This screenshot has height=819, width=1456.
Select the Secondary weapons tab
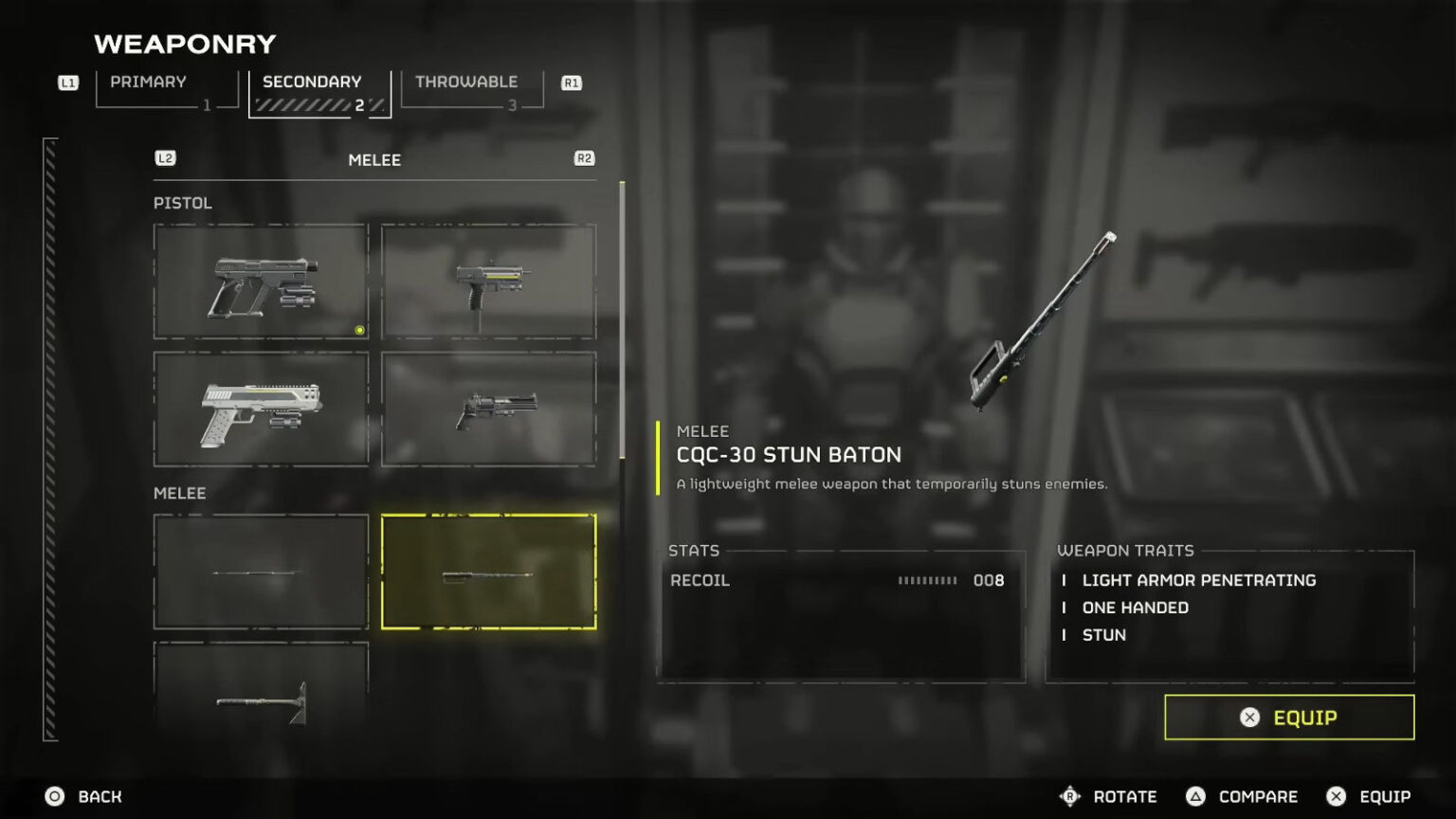pyautogui.click(x=318, y=93)
